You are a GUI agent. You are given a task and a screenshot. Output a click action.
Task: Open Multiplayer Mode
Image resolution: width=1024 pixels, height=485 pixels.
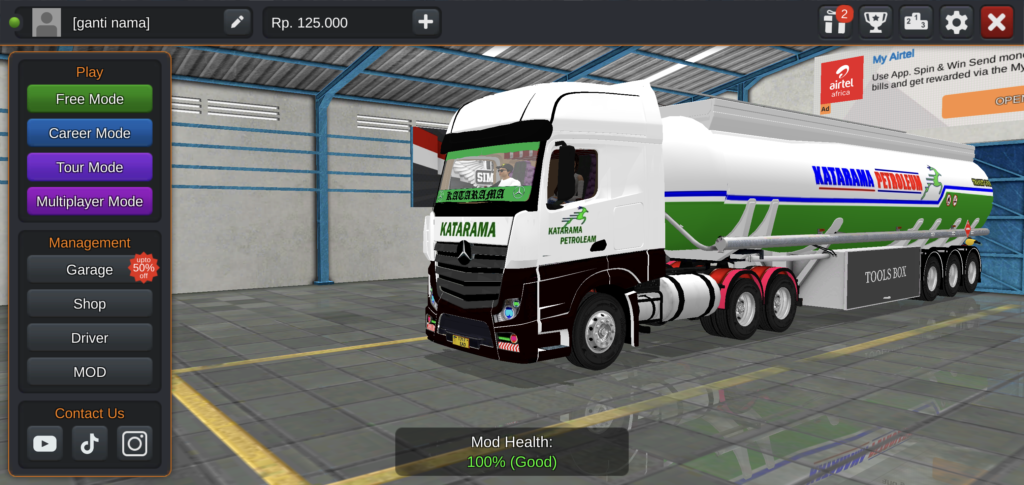90,201
